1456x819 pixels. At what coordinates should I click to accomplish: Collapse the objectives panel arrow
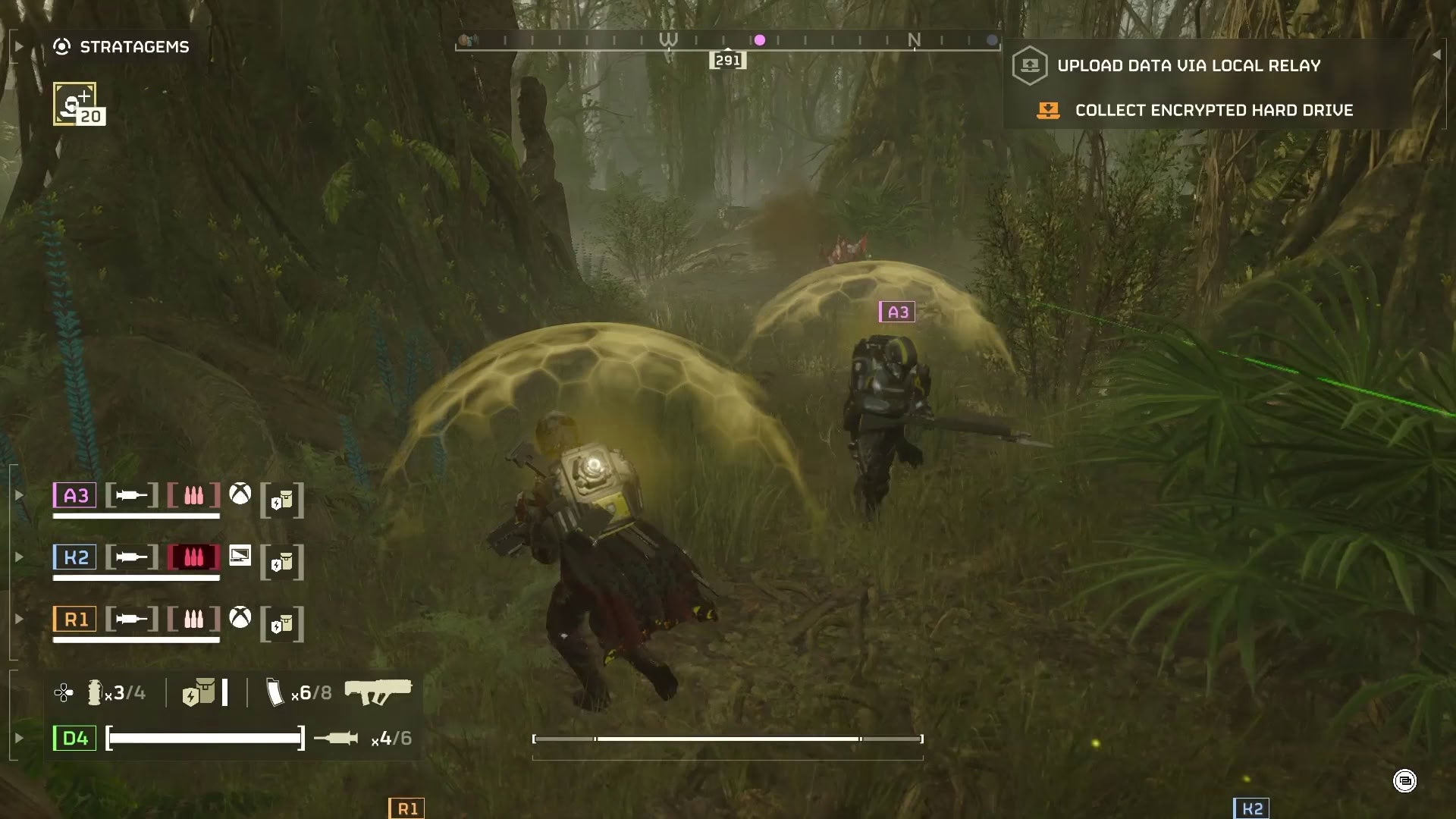[x=1436, y=55]
